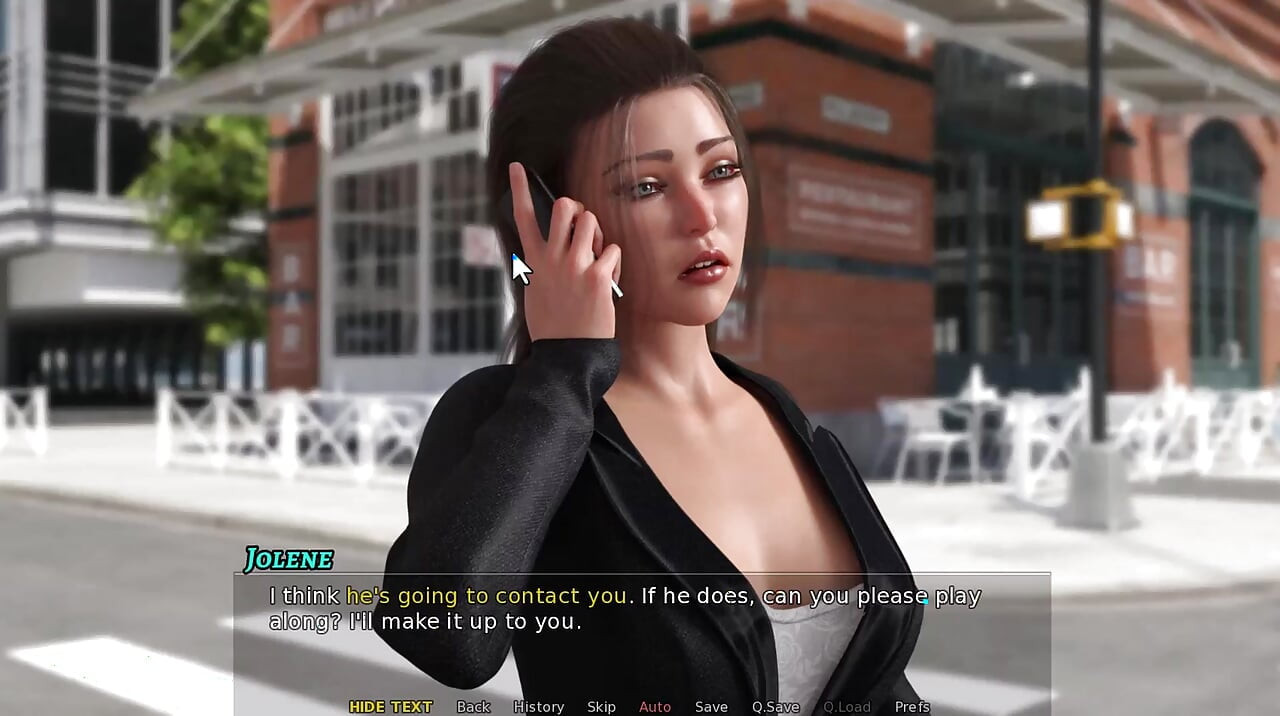Activate the Skip dialogue option

(x=601, y=707)
